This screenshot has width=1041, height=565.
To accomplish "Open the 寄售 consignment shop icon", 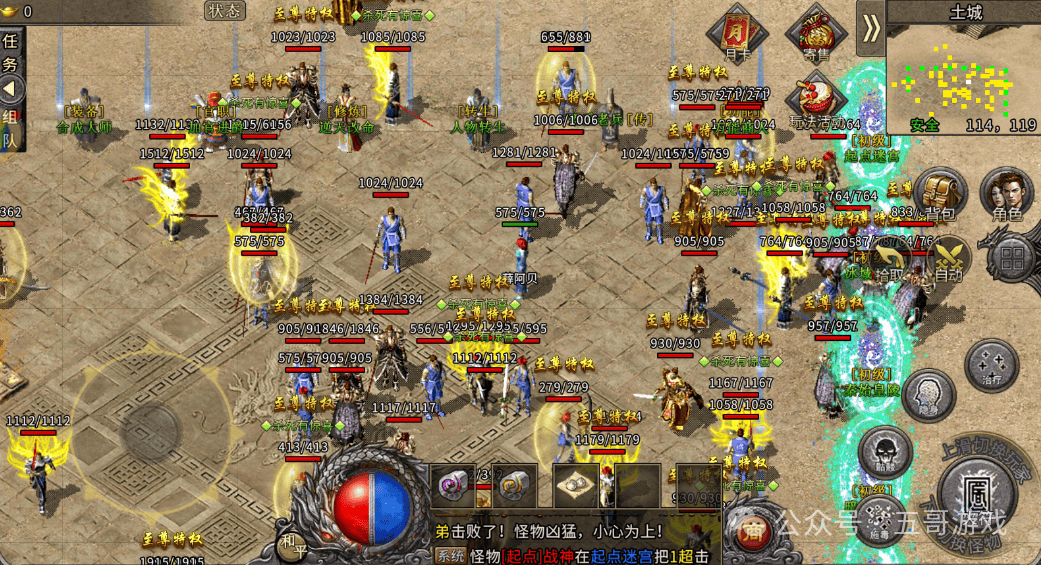I will pyautogui.click(x=810, y=35).
